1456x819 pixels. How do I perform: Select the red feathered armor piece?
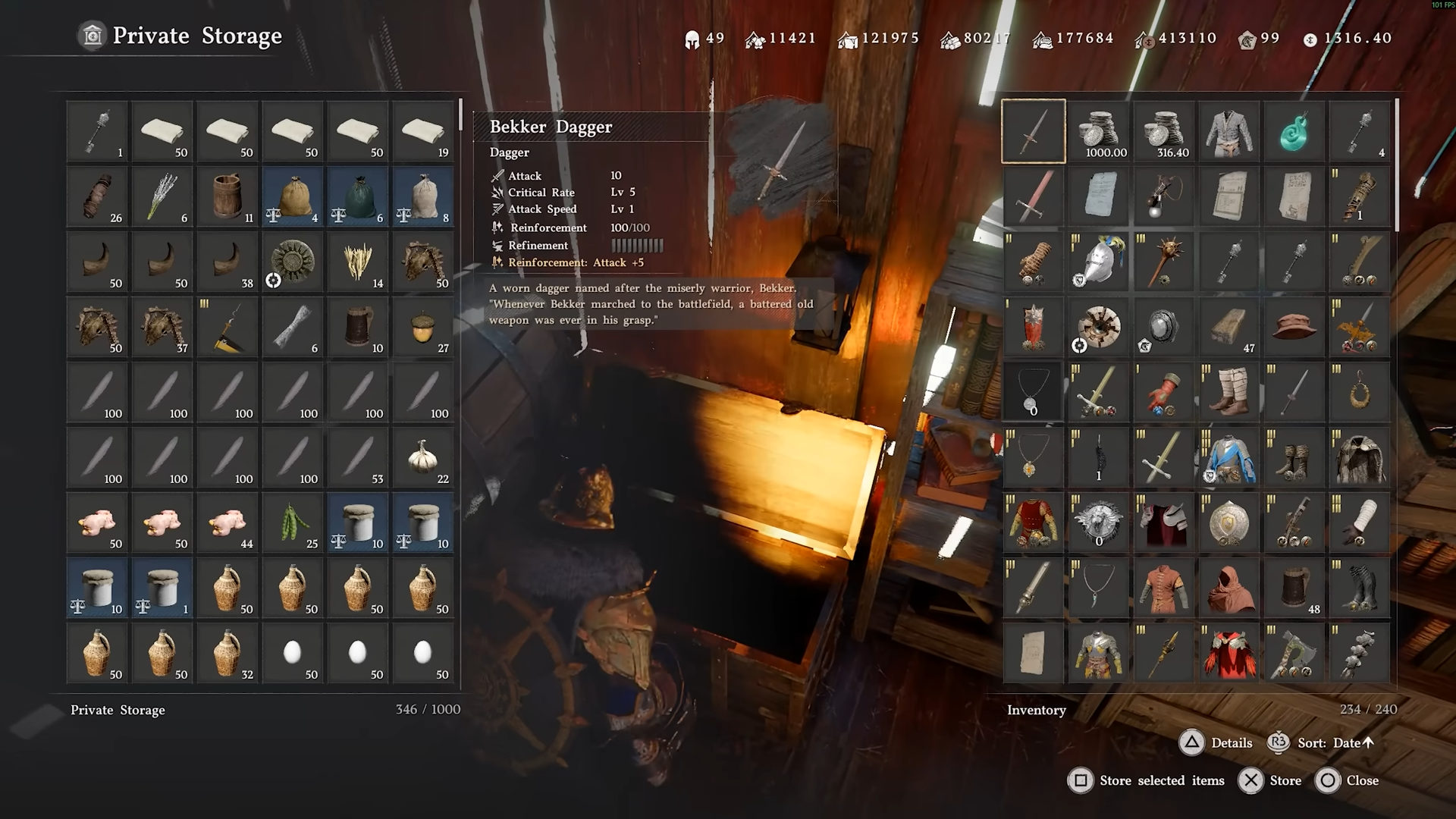point(1228,653)
